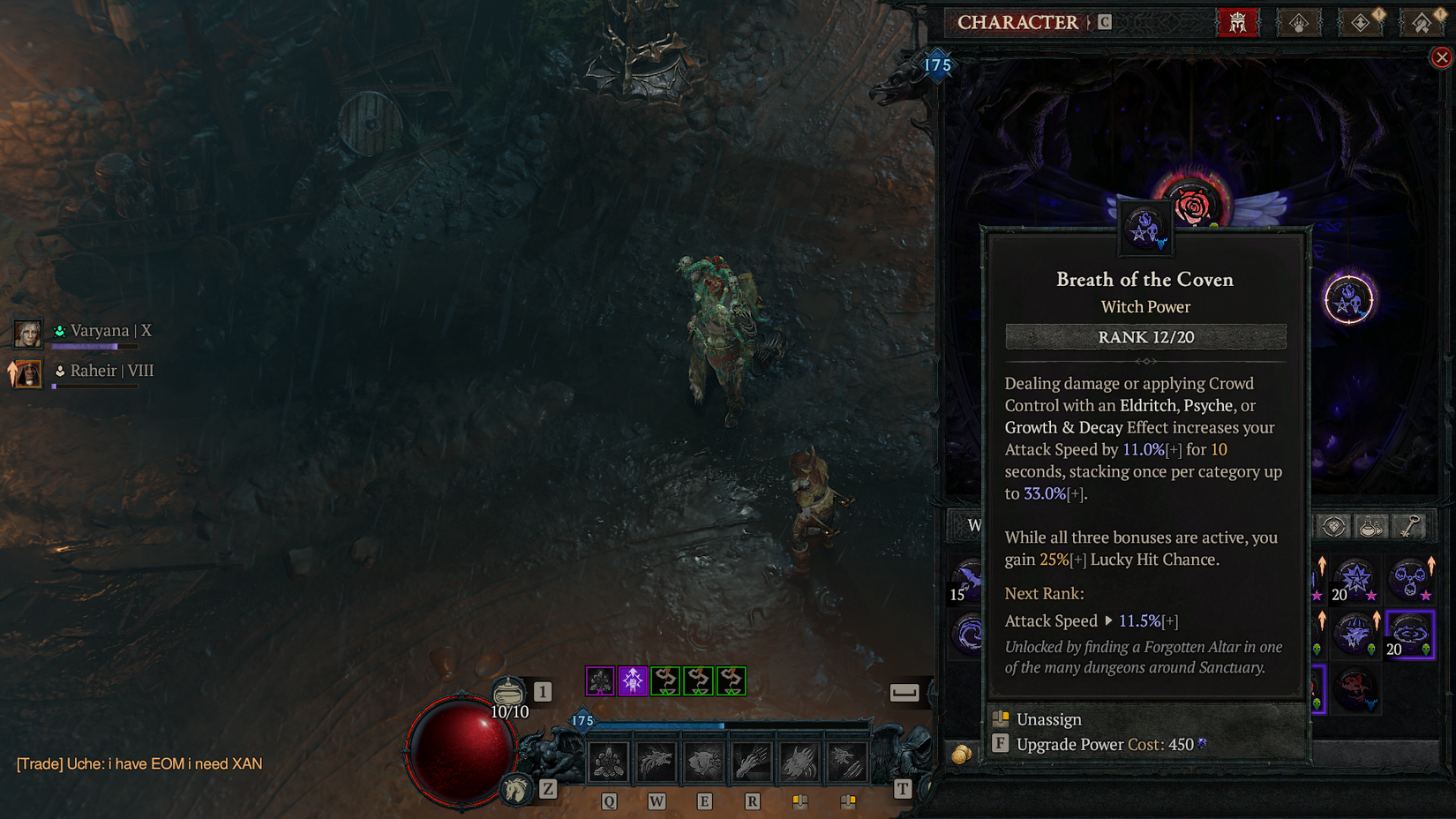Select the rank 20 star witch power icon

coord(1355,577)
